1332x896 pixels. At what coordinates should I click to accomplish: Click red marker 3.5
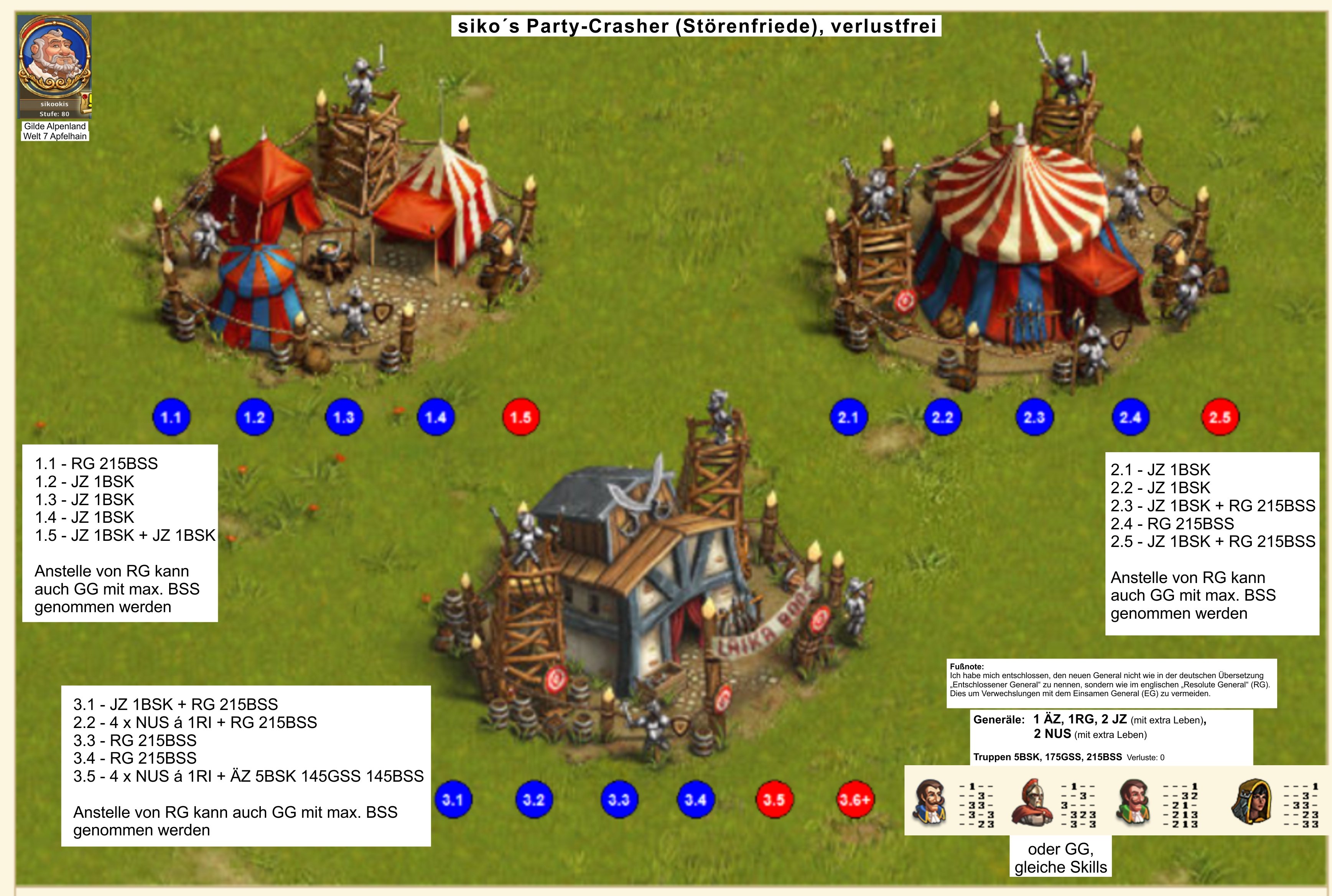774,799
